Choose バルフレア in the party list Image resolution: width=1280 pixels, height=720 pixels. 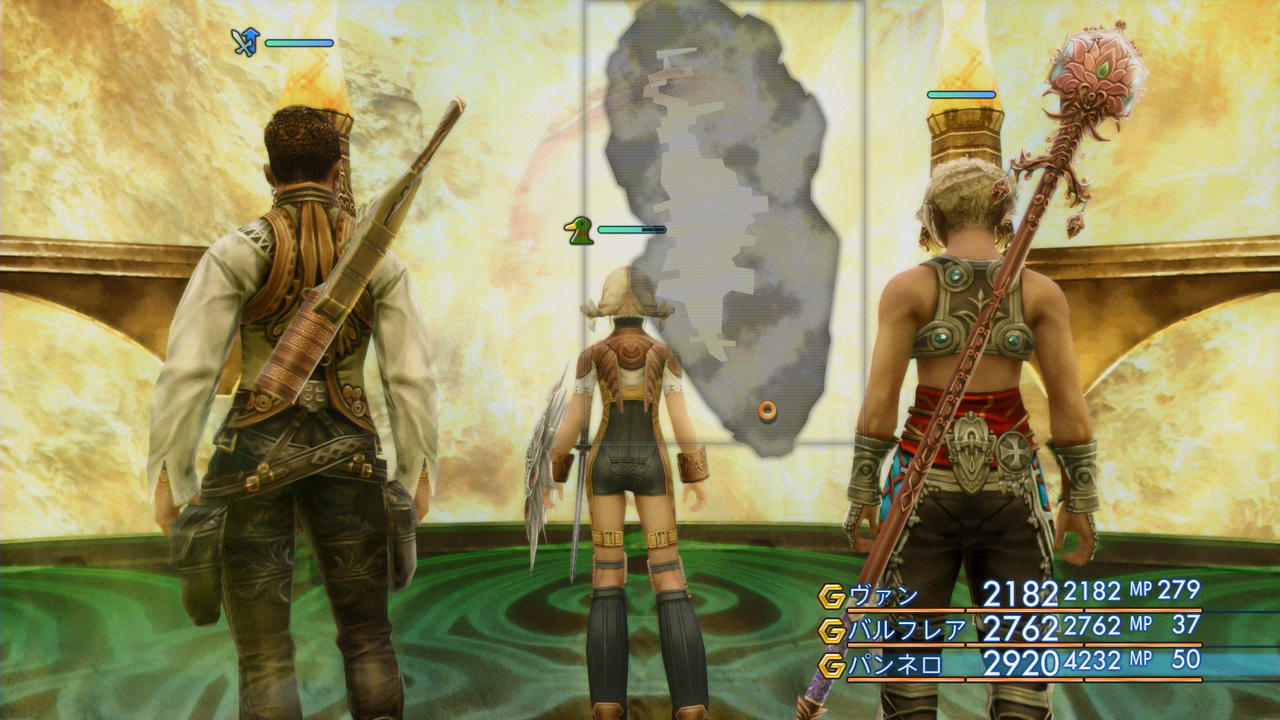tap(1010, 629)
